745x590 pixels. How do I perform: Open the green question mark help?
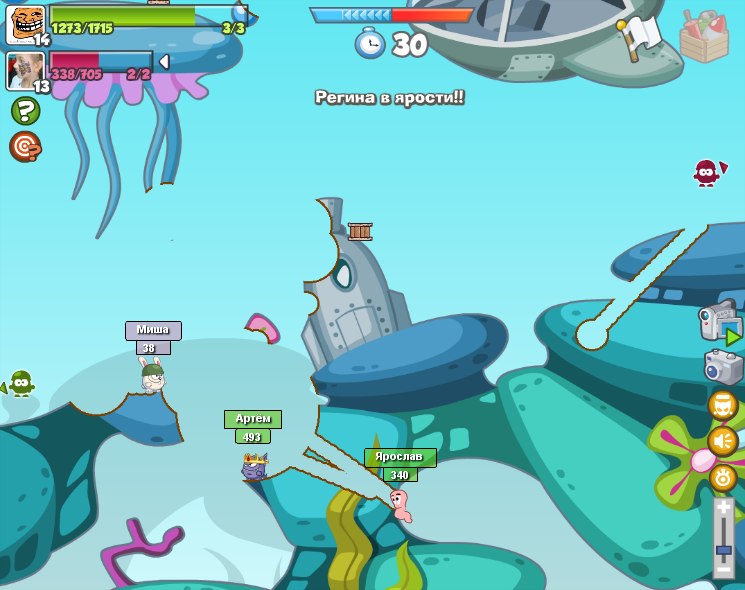pyautogui.click(x=25, y=110)
